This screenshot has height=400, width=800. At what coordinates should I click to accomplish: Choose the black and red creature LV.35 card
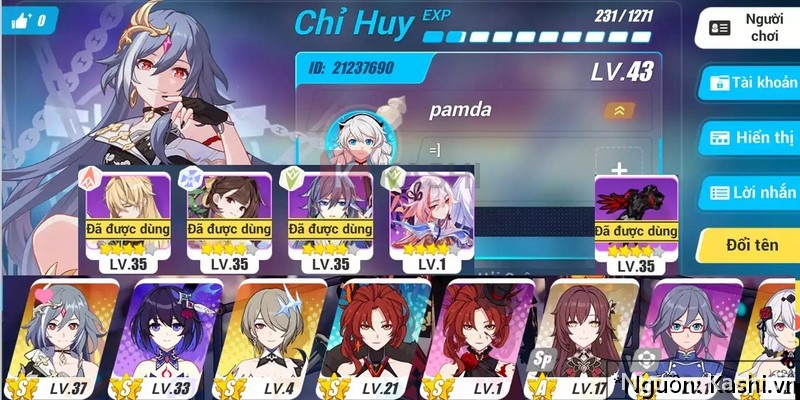click(x=636, y=224)
